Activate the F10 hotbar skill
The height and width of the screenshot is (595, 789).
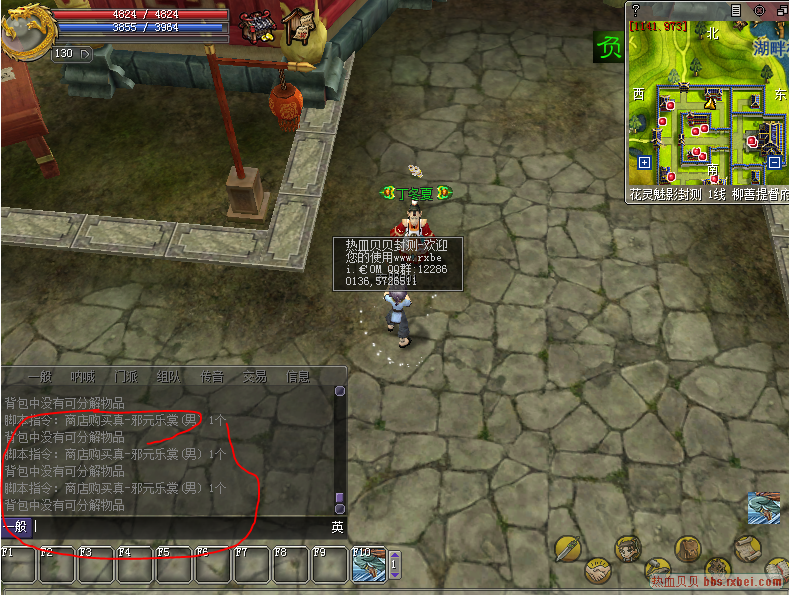368,565
